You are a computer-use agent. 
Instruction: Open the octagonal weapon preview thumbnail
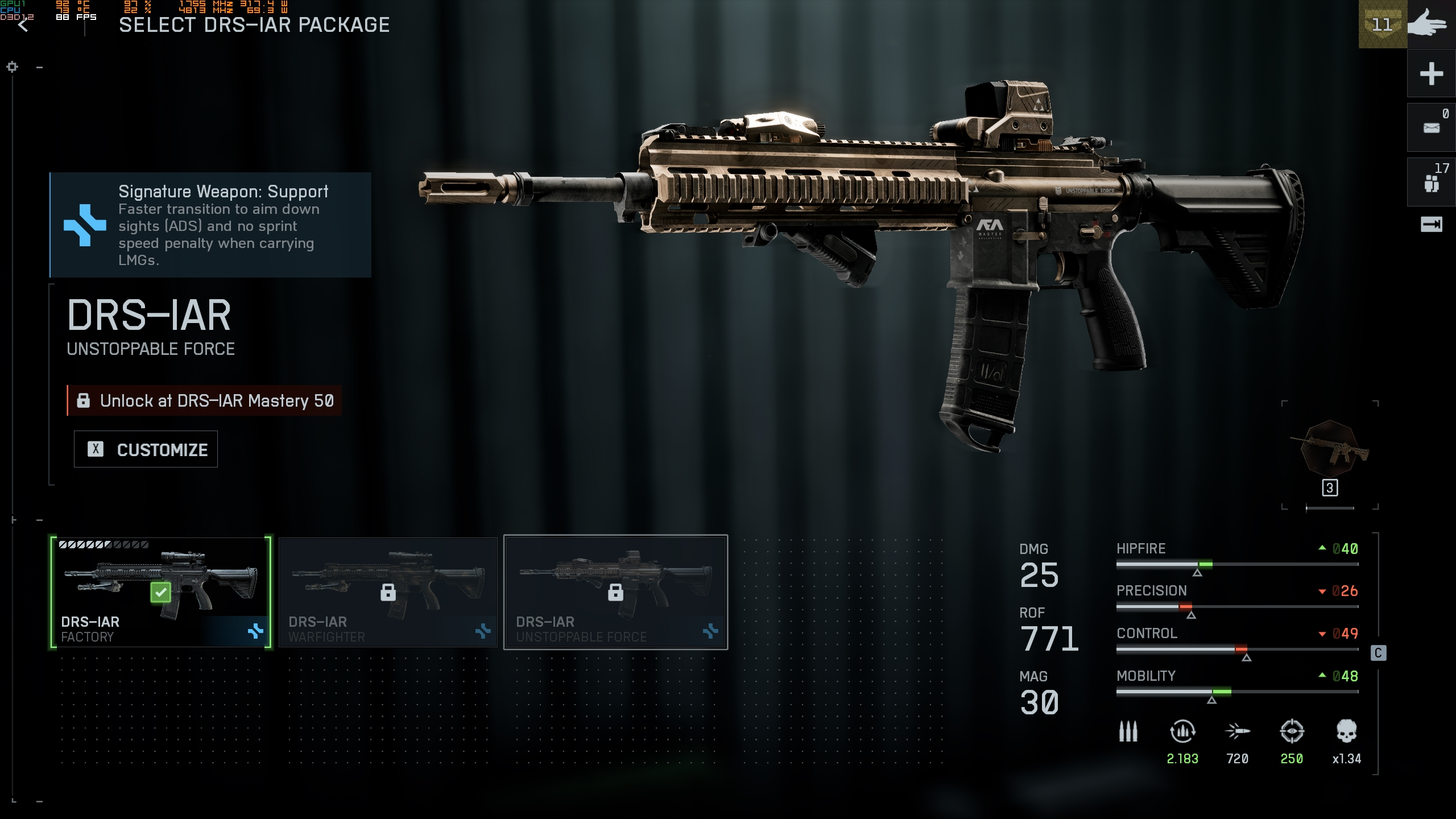(1330, 449)
